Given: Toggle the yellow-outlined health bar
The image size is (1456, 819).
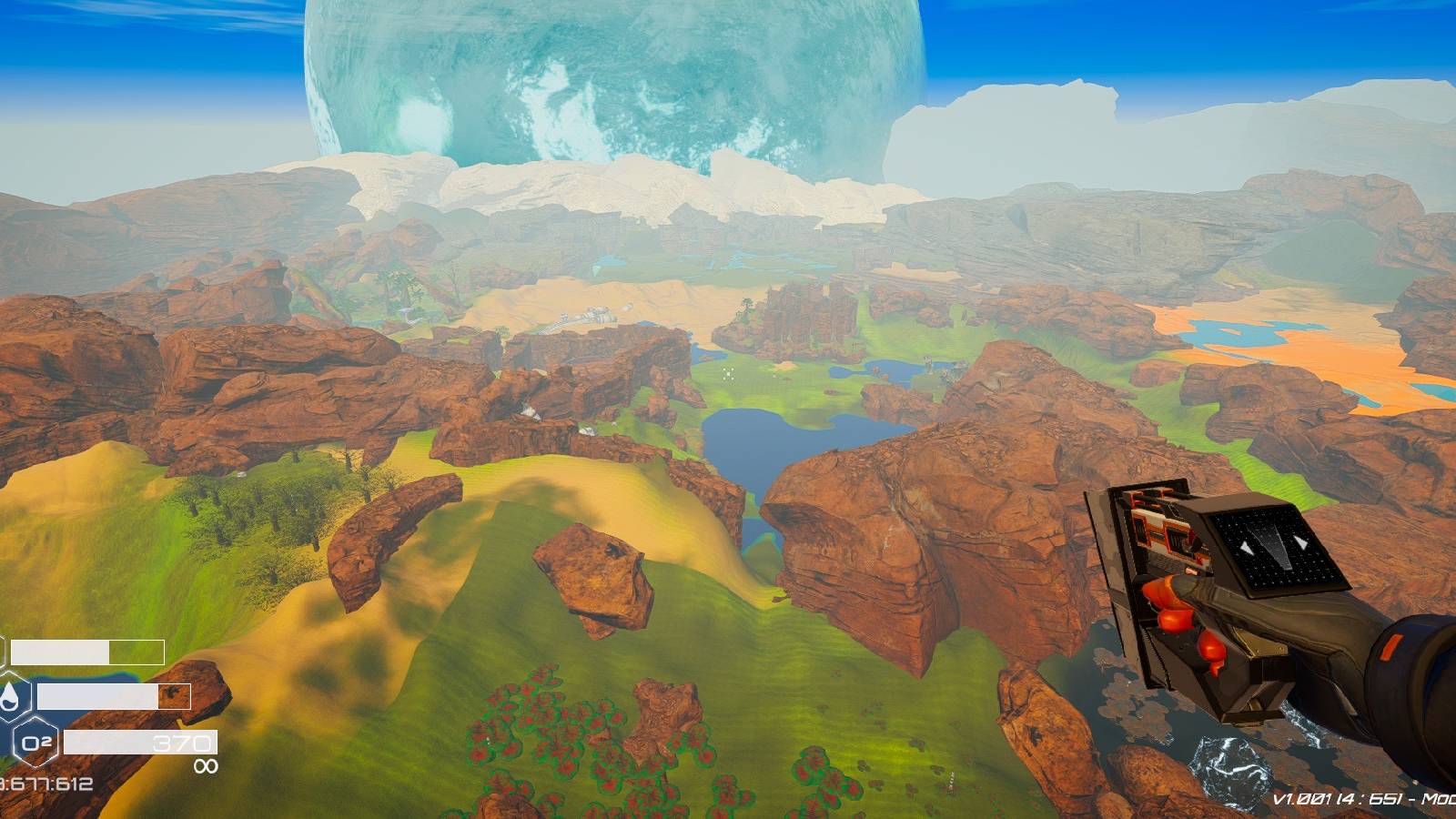Looking at the screenshot, I should tap(86, 652).
